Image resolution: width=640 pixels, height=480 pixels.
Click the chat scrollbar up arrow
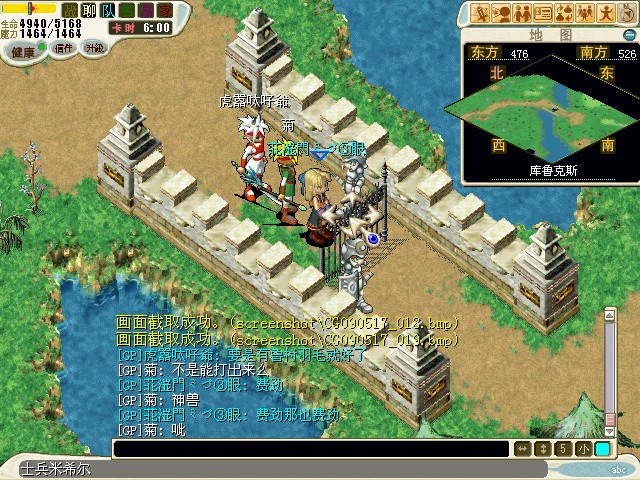(608, 314)
